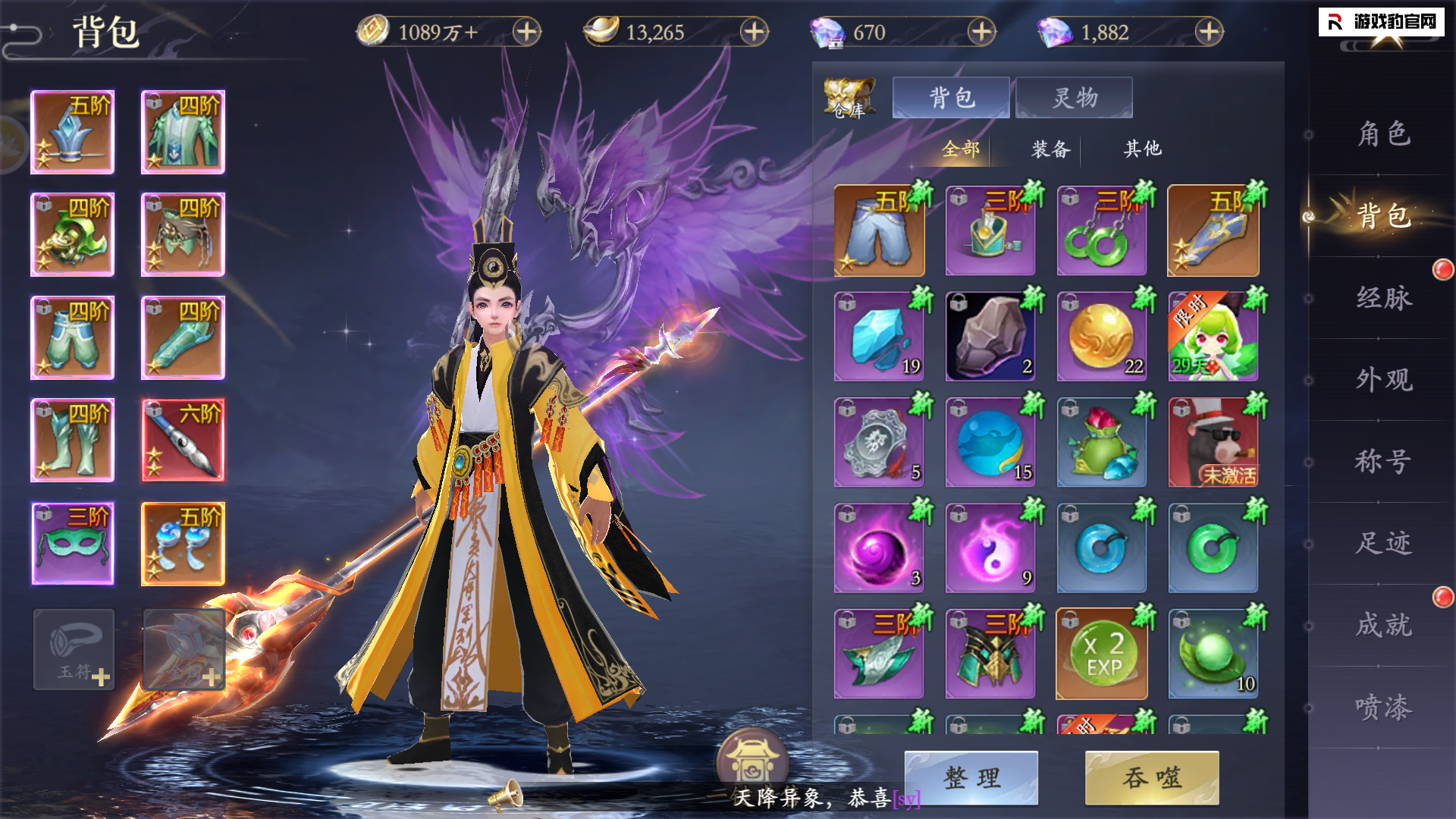Show the 其他 item filter
This screenshot has height=819, width=1456.
point(1142,149)
